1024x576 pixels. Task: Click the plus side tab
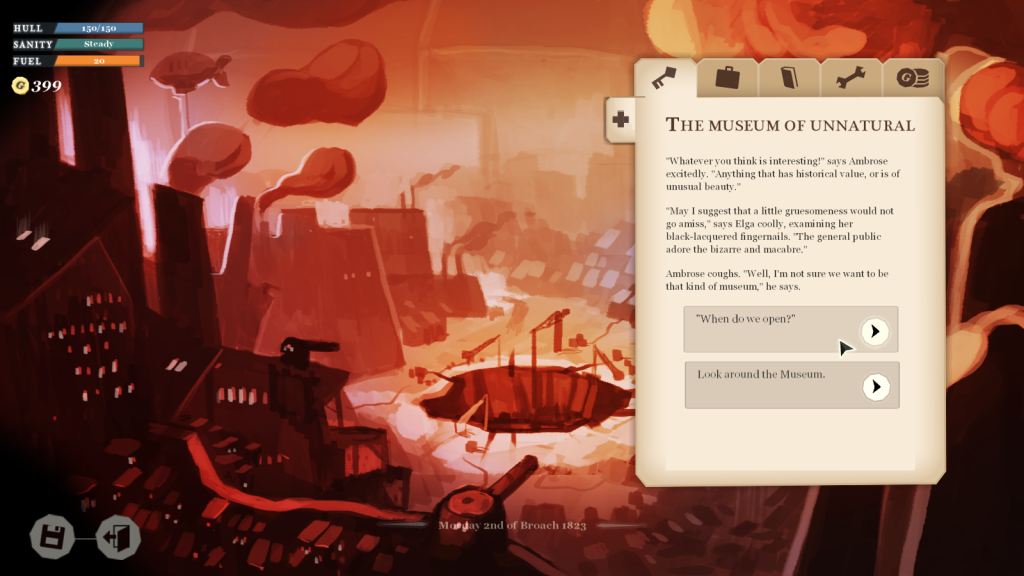click(x=620, y=120)
